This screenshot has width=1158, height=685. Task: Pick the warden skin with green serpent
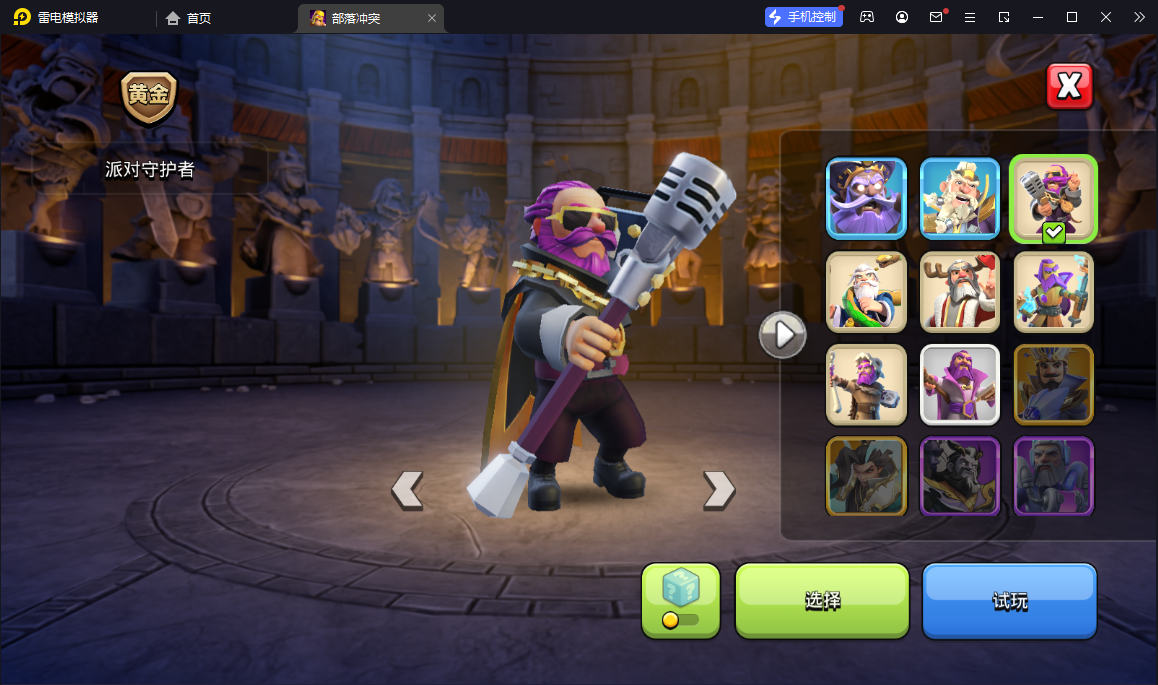(866, 291)
